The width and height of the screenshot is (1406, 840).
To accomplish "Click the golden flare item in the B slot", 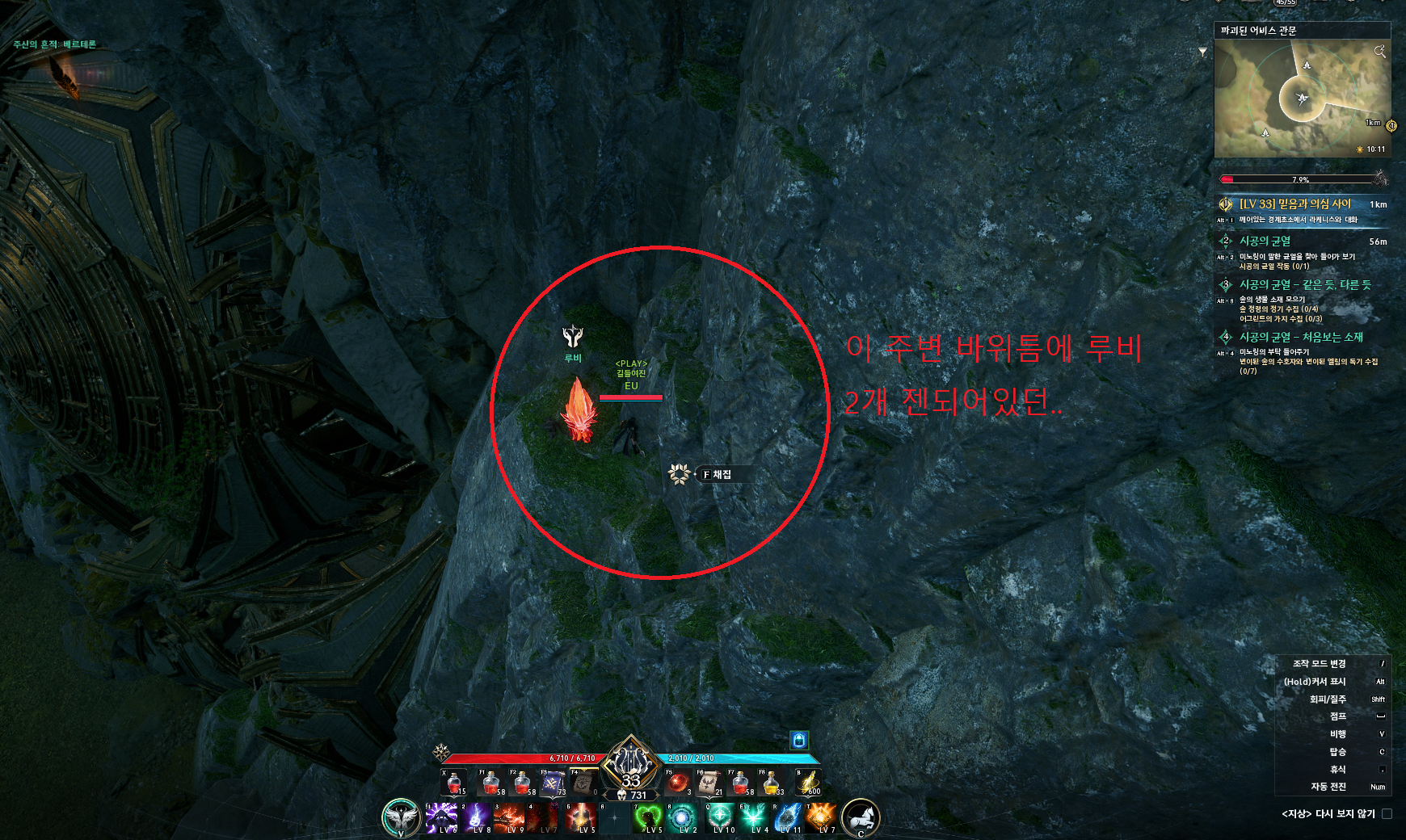I will [x=808, y=781].
